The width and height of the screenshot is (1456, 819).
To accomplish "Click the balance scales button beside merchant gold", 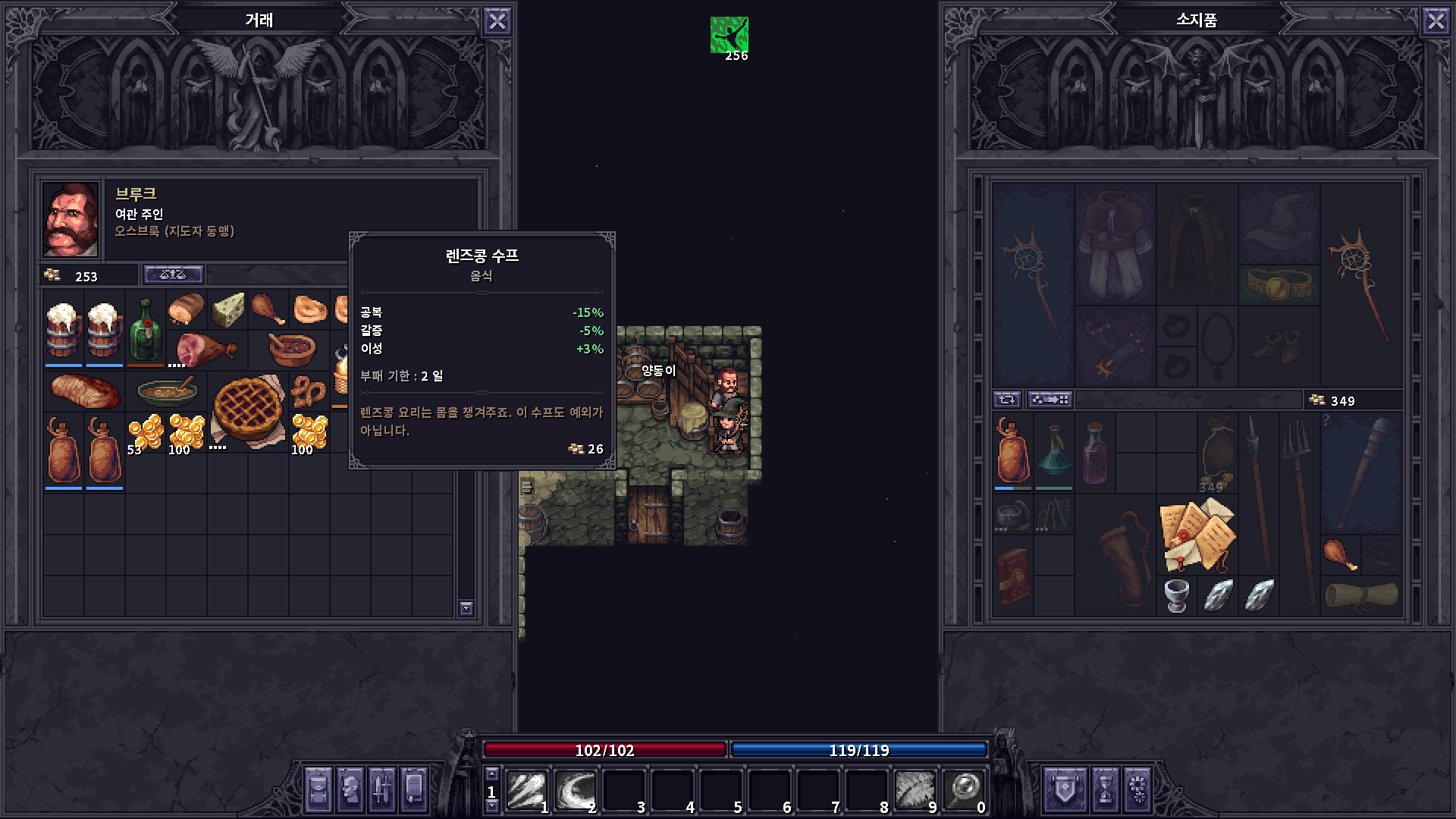I will pyautogui.click(x=173, y=275).
